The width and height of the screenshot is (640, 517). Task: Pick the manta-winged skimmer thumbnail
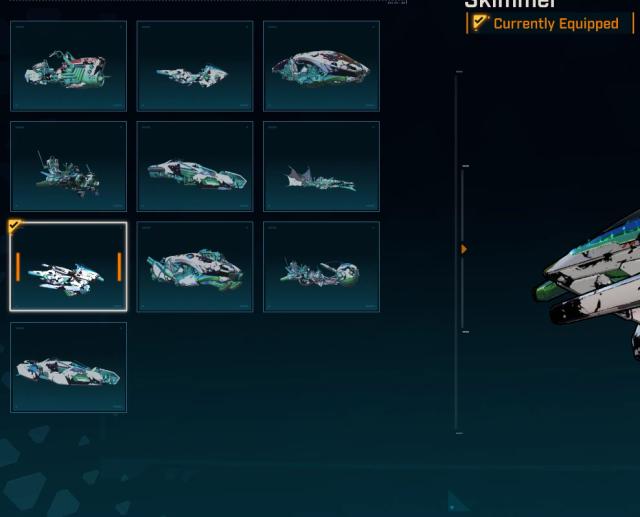pyautogui.click(x=321, y=167)
